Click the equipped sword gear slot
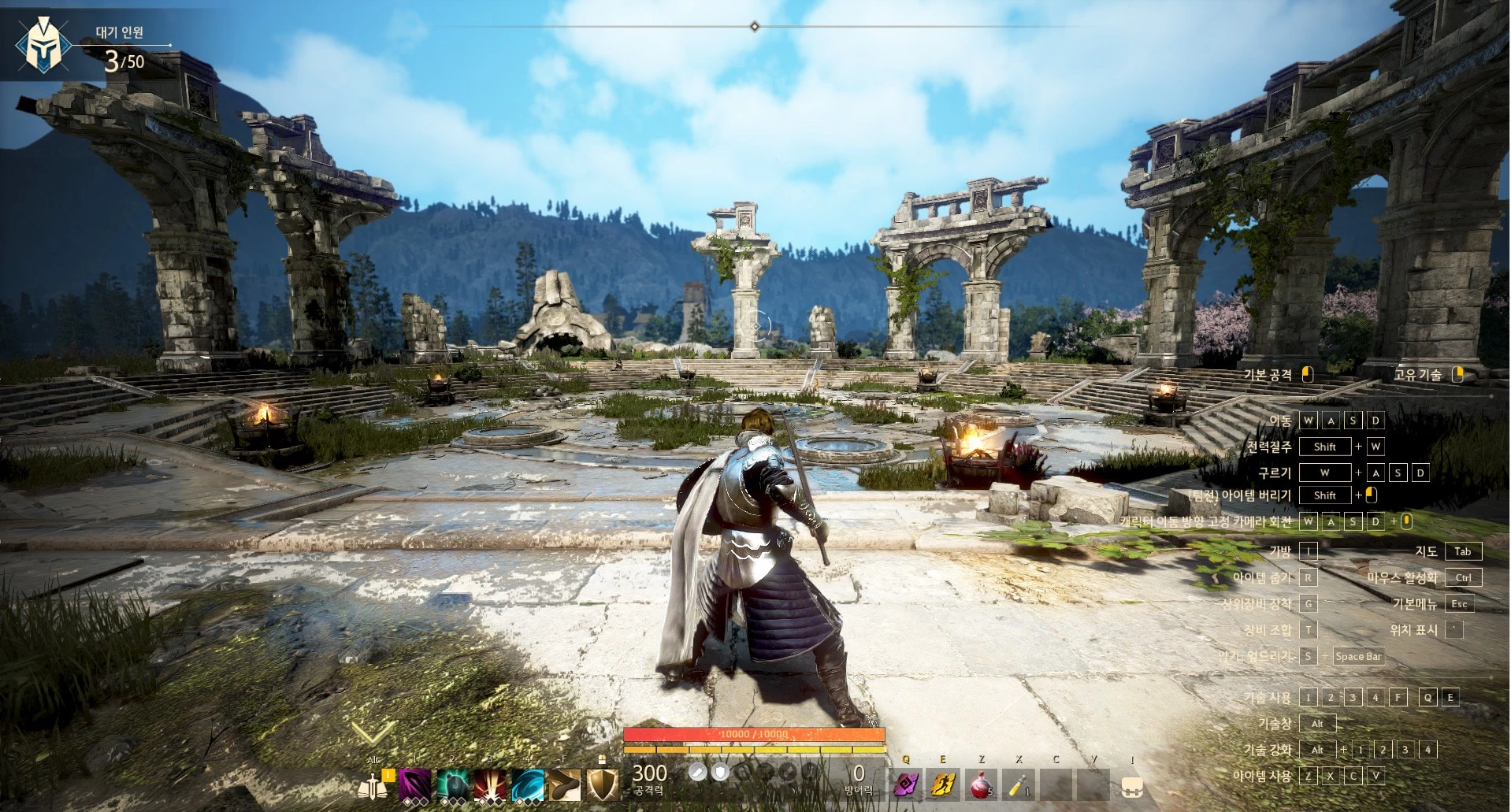Viewport: 1511px width, 812px height. click(x=696, y=773)
